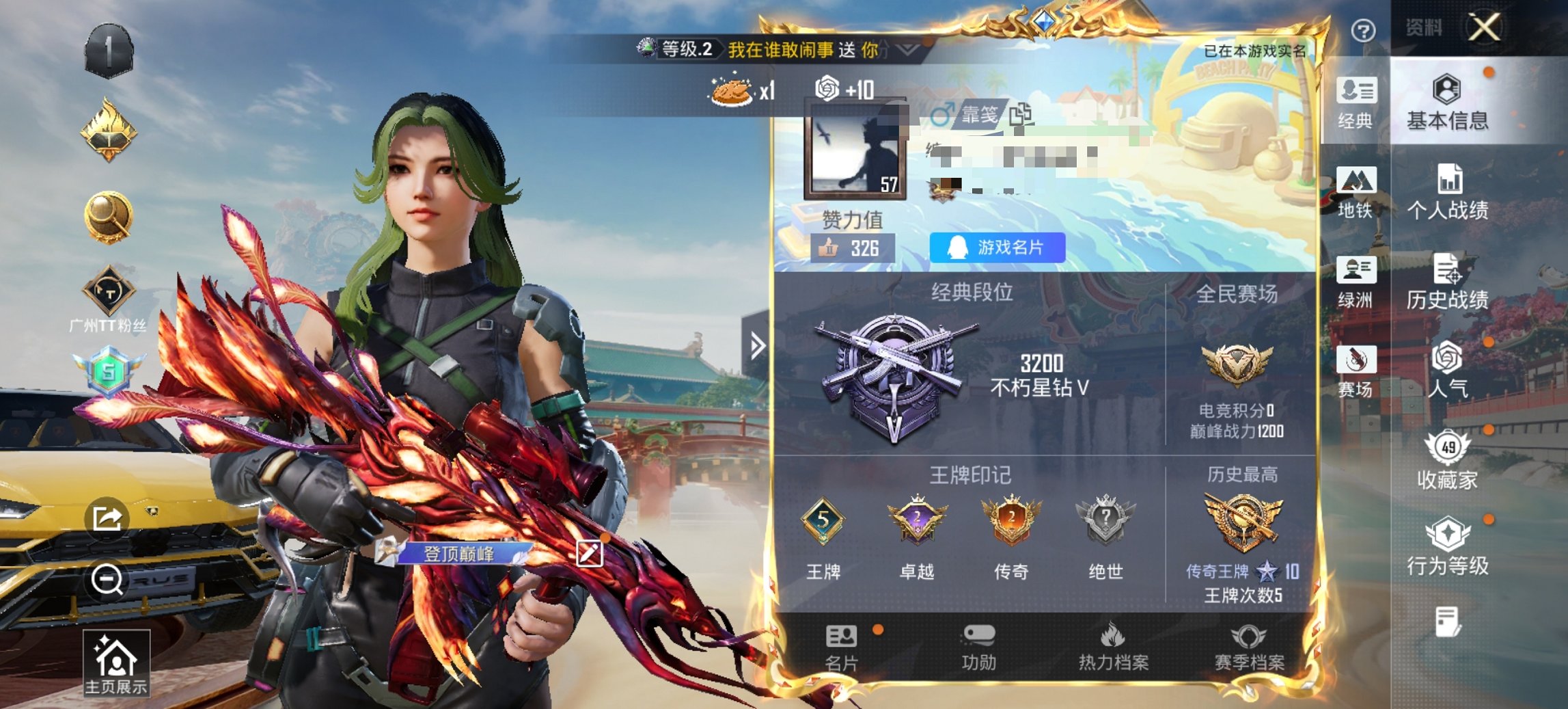This screenshot has height=709, width=1568.
Task: Click the 广州TT粉丝 fan badge
Action: (x=109, y=291)
